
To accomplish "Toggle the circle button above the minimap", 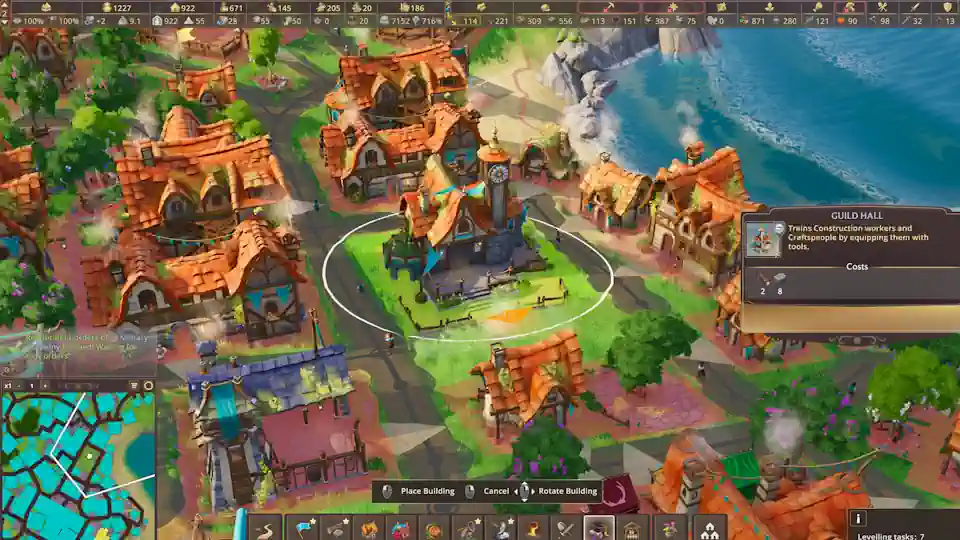I will click(148, 385).
